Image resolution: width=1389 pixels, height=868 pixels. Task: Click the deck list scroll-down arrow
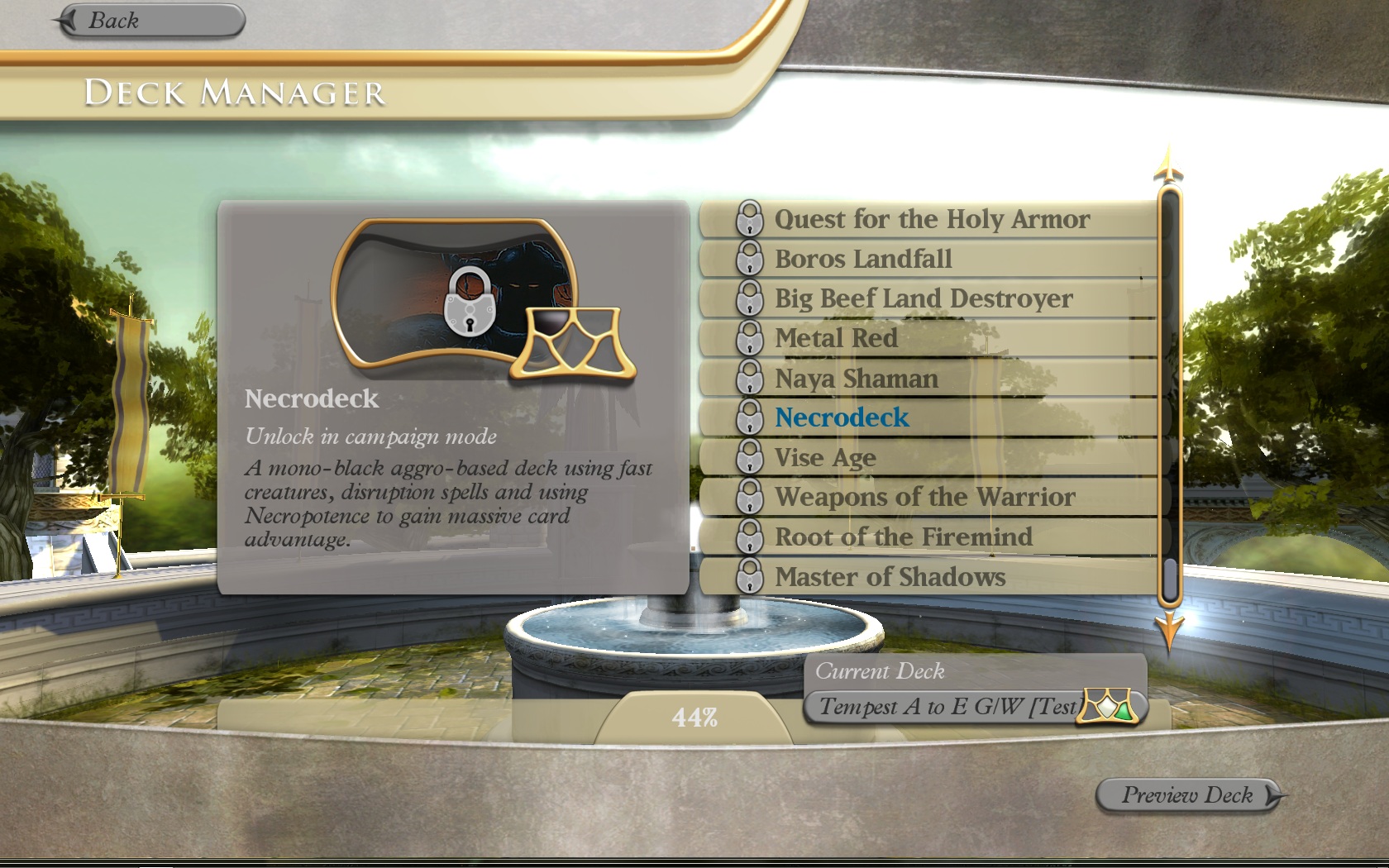(1169, 632)
